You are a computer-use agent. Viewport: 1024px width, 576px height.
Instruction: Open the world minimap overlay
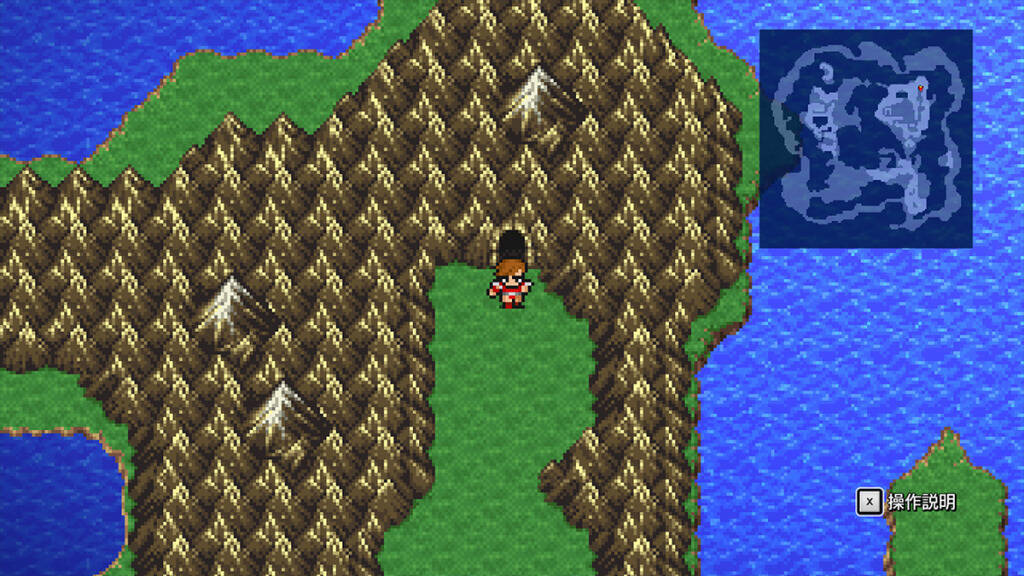tap(865, 138)
